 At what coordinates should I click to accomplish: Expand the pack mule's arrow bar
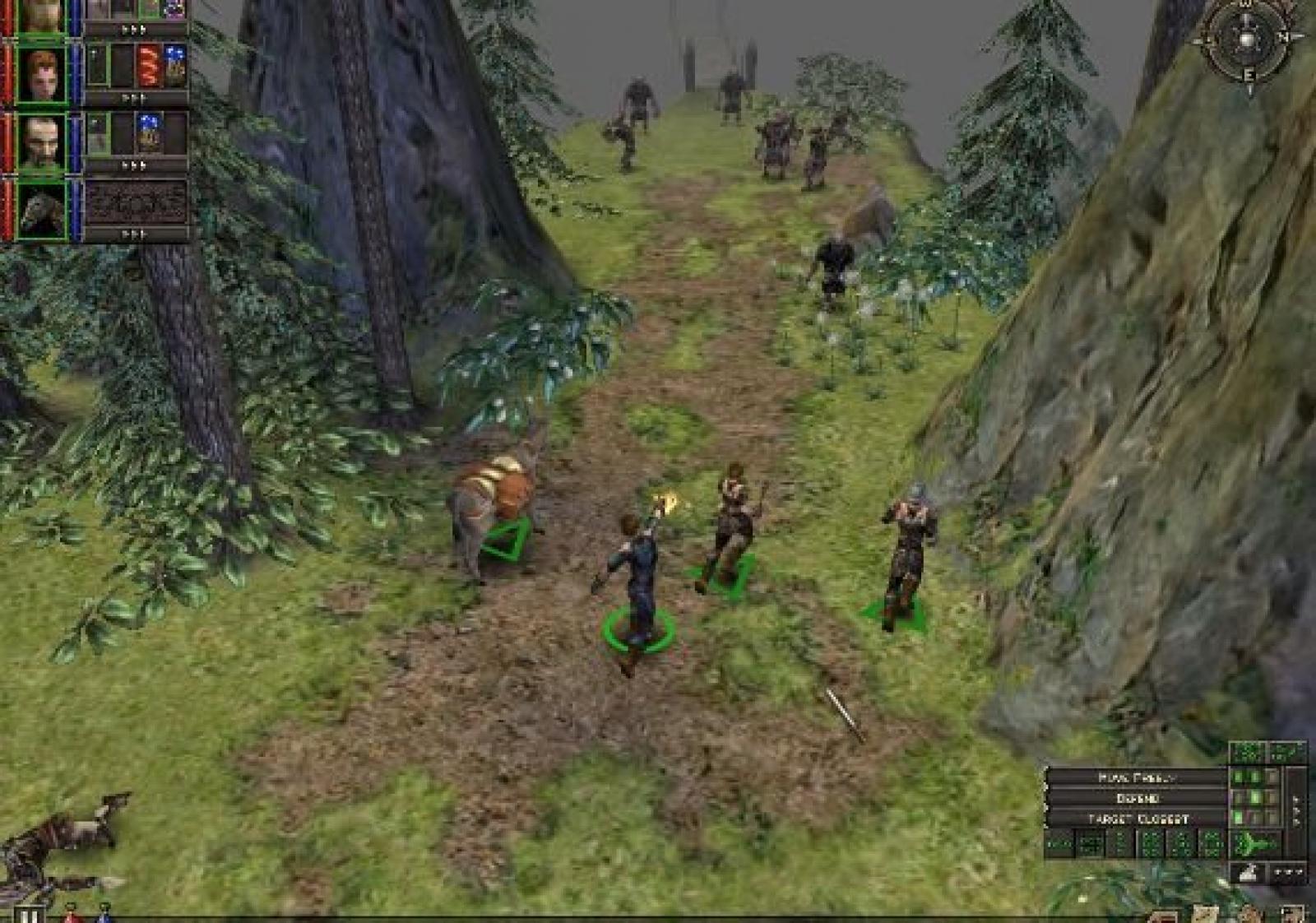[134, 234]
